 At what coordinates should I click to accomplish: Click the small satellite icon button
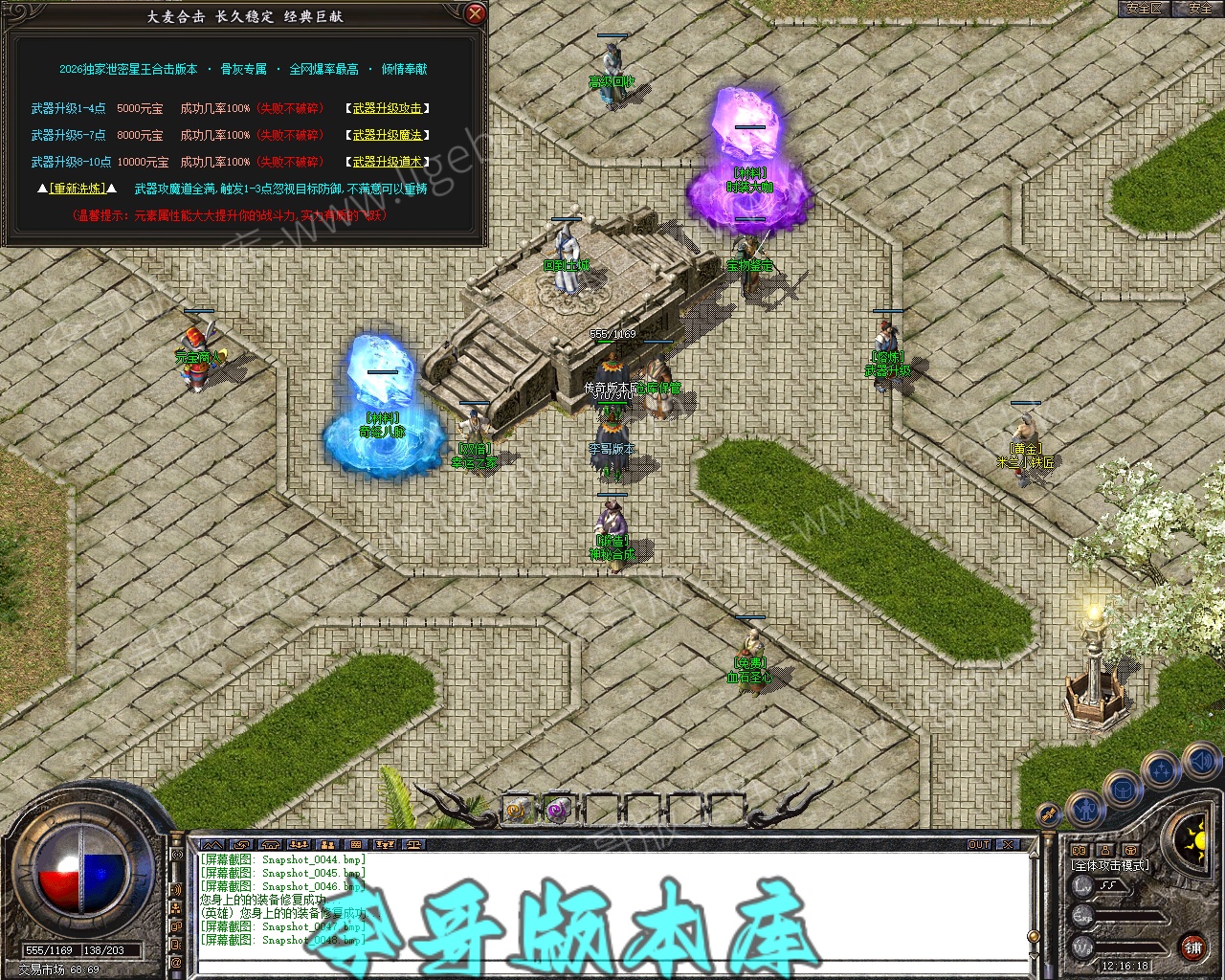pyautogui.click(x=1049, y=815)
